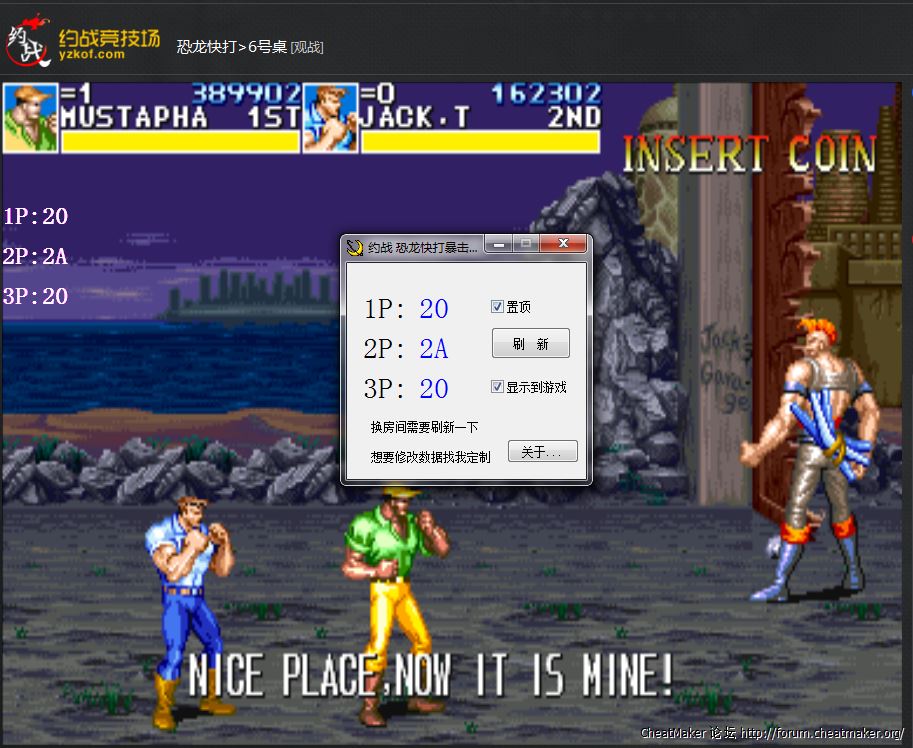Click the 刷新 refresh button
Viewport: 913px width, 748px height.
pos(530,343)
